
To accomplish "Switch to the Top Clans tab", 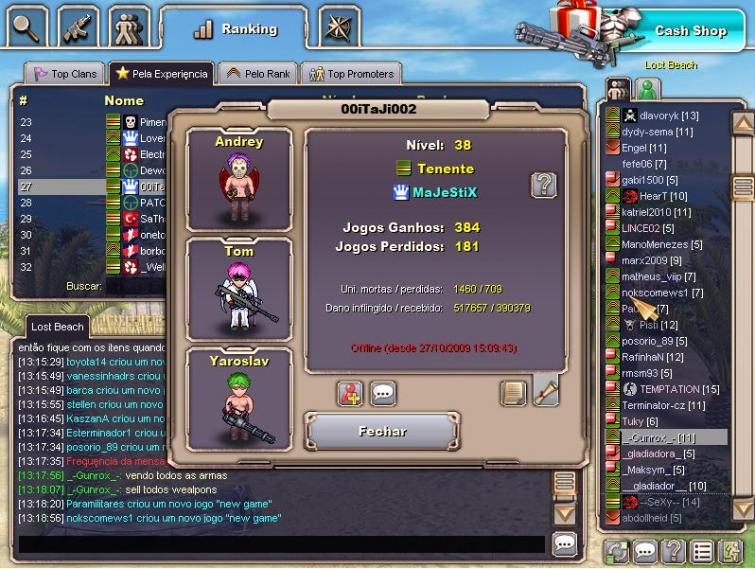I will pyautogui.click(x=66, y=74).
